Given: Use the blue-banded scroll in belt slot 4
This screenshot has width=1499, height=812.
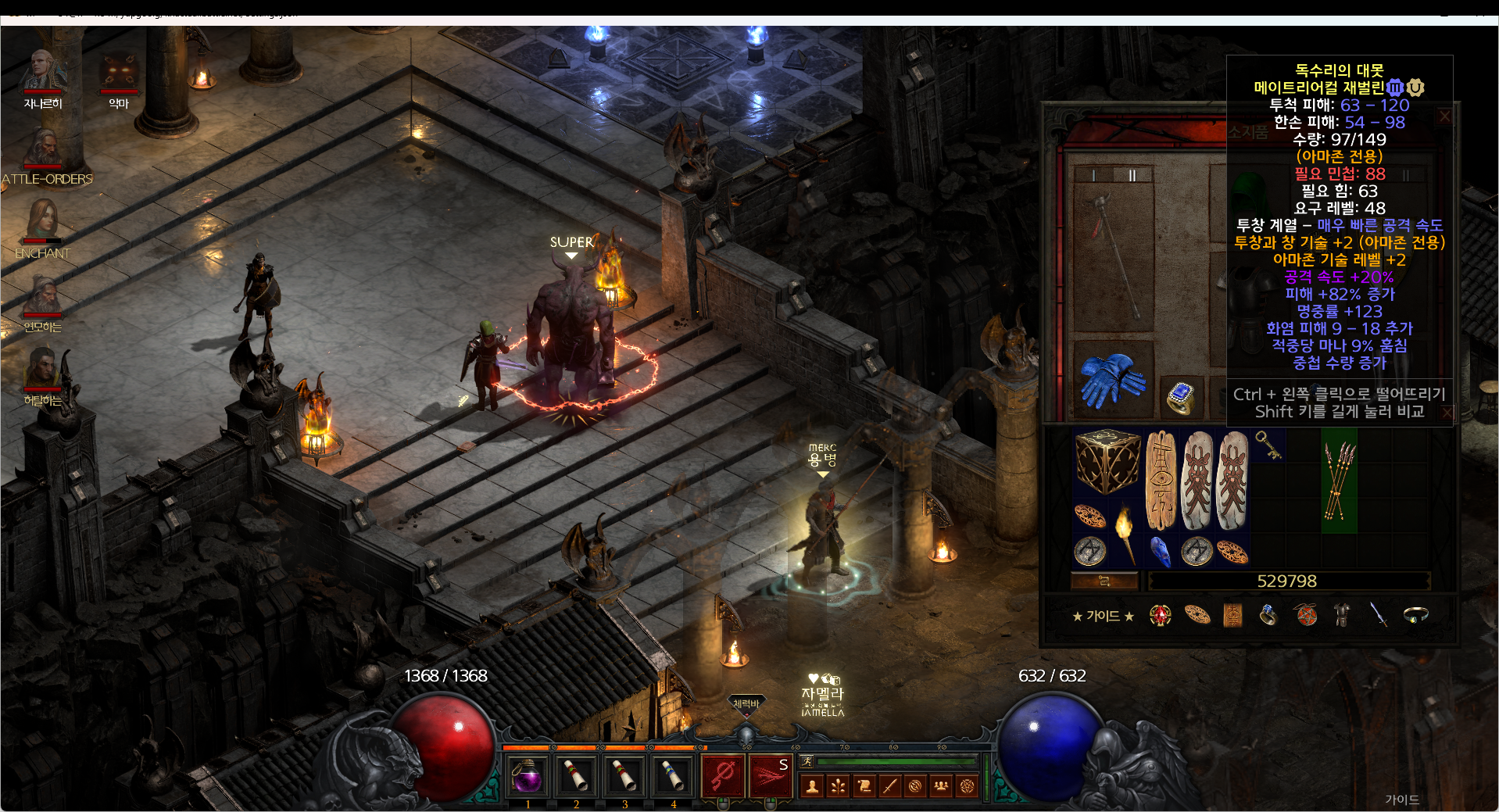Looking at the screenshot, I should tap(673, 776).
